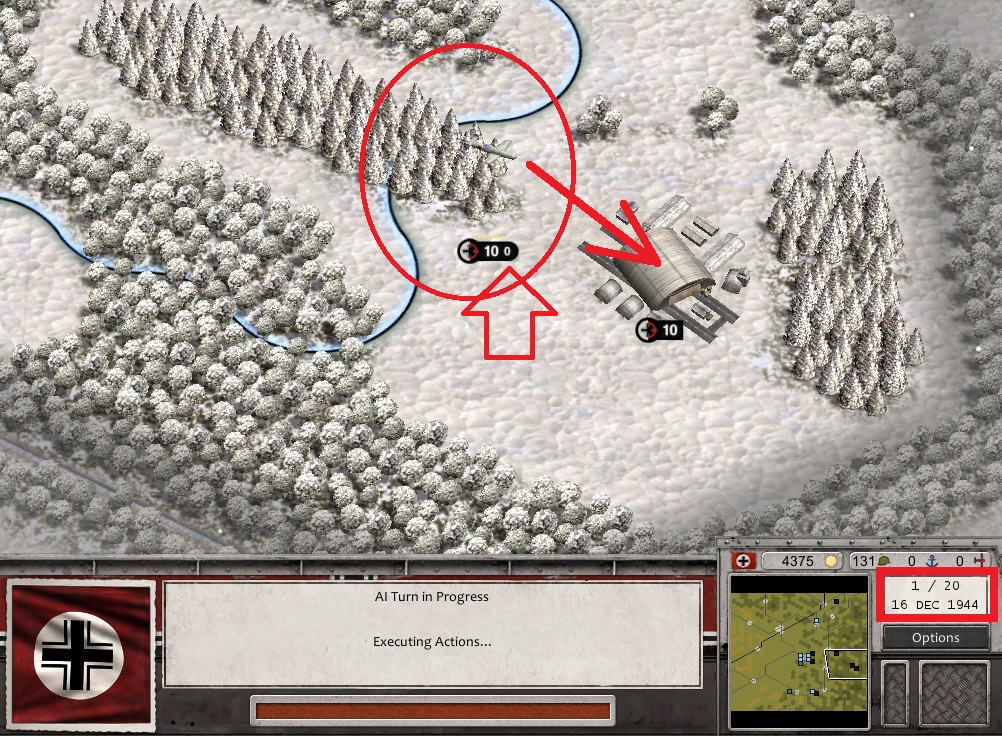1002x736 pixels.
Task: Select the aircraft unit's strength badge
Action: pyautogui.click(x=490, y=251)
